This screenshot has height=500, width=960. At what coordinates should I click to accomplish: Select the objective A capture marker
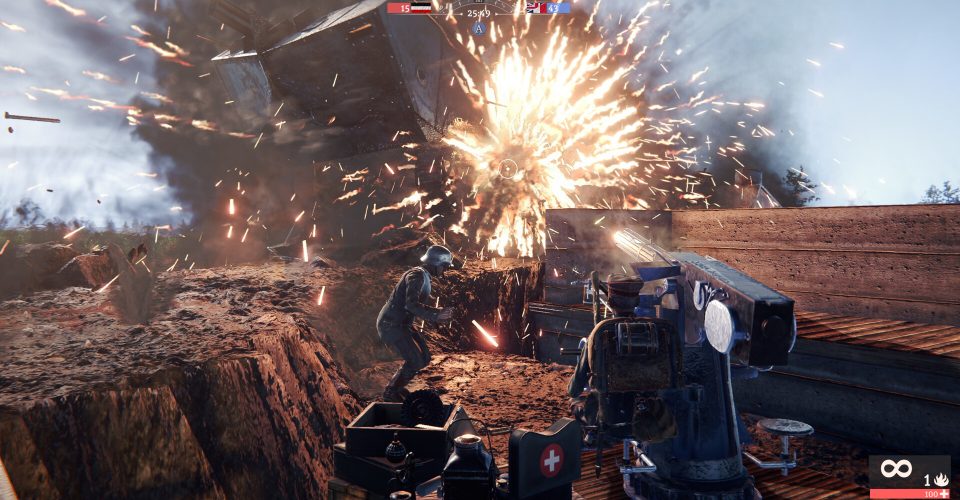[479, 28]
